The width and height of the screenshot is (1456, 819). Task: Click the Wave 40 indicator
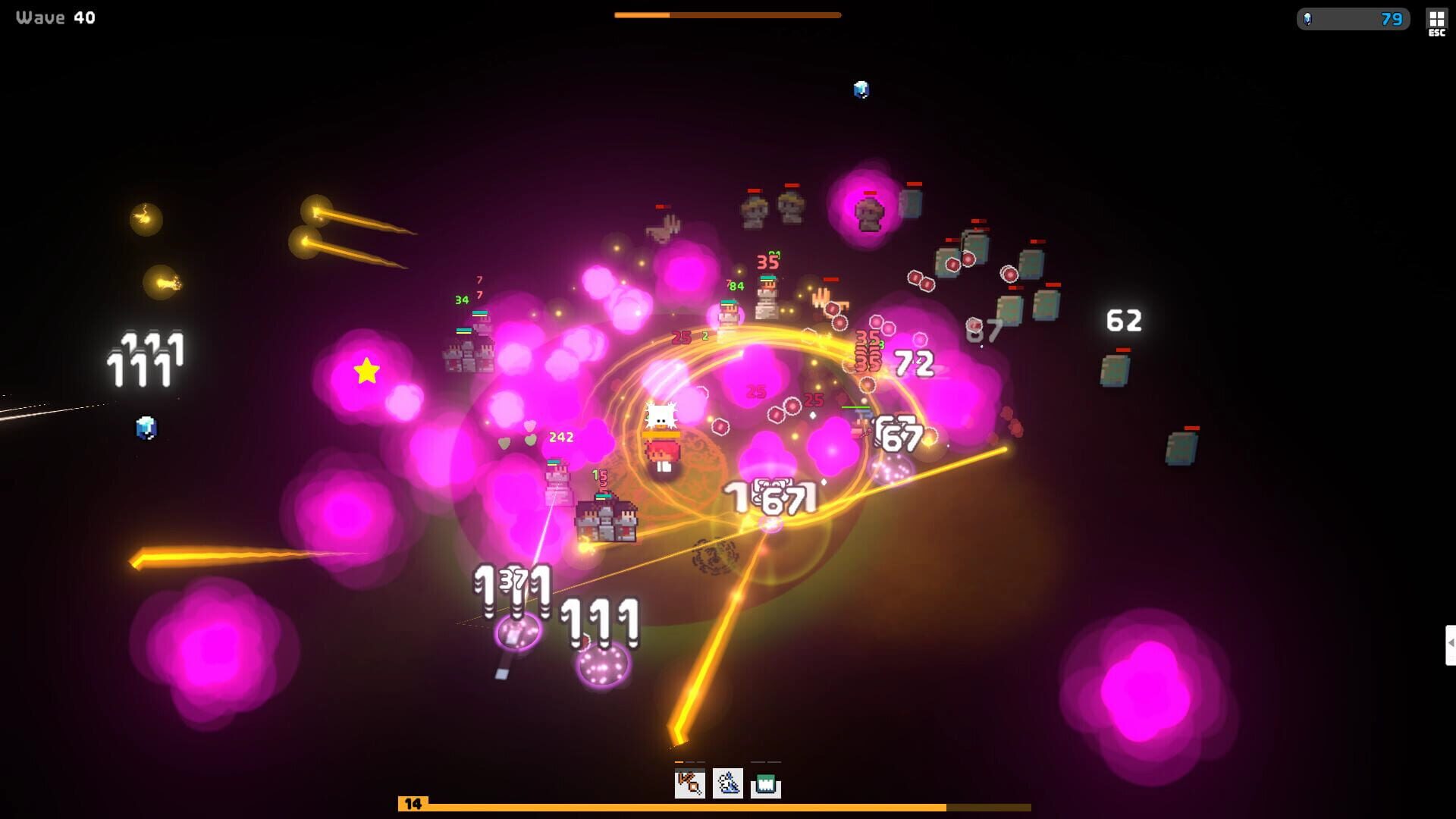coord(53,17)
